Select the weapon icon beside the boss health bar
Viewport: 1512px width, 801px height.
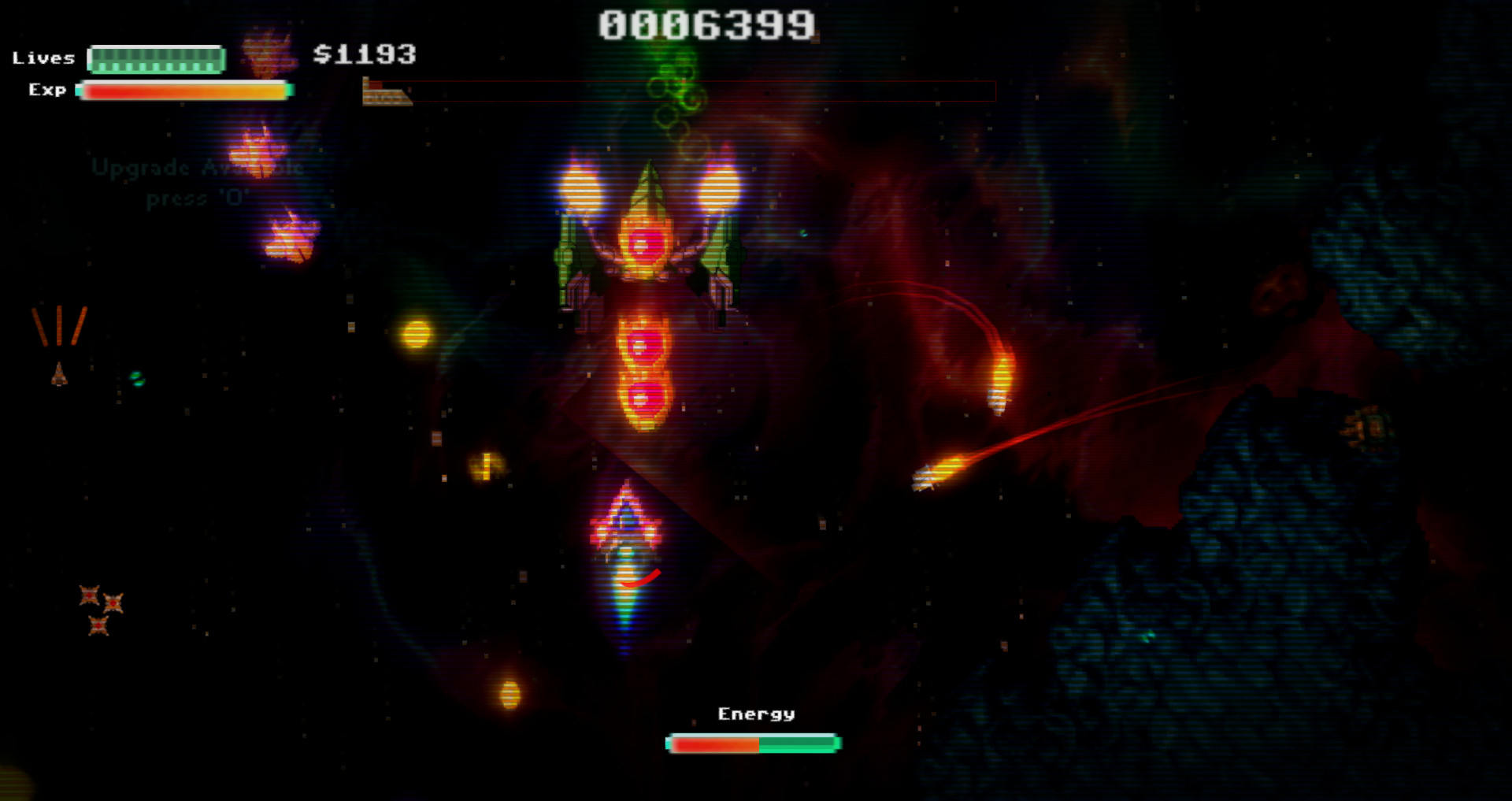click(386, 92)
